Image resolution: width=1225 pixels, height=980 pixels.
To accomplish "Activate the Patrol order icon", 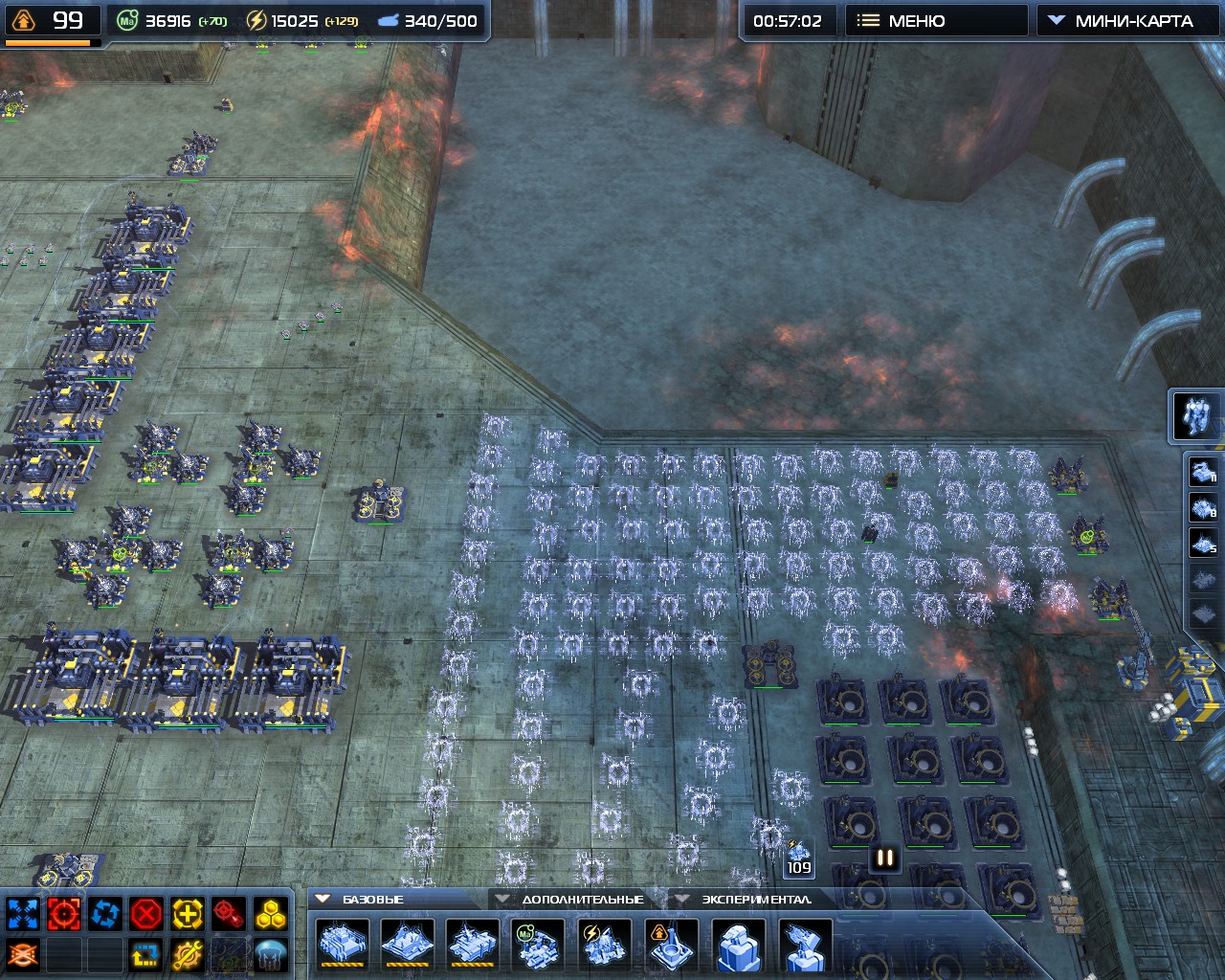I will coord(105,913).
